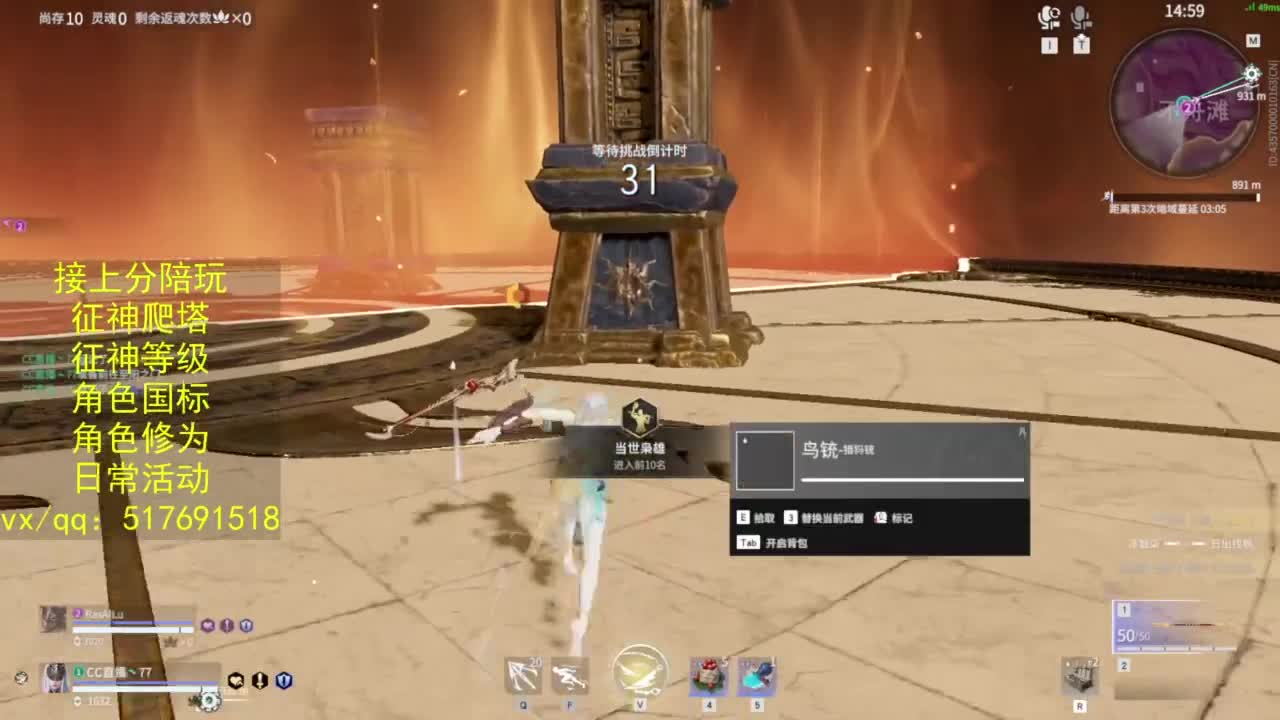Viewport: 1280px width, 720px height.
Task: Click CC直播~77 player portrait
Action: (x=53, y=677)
